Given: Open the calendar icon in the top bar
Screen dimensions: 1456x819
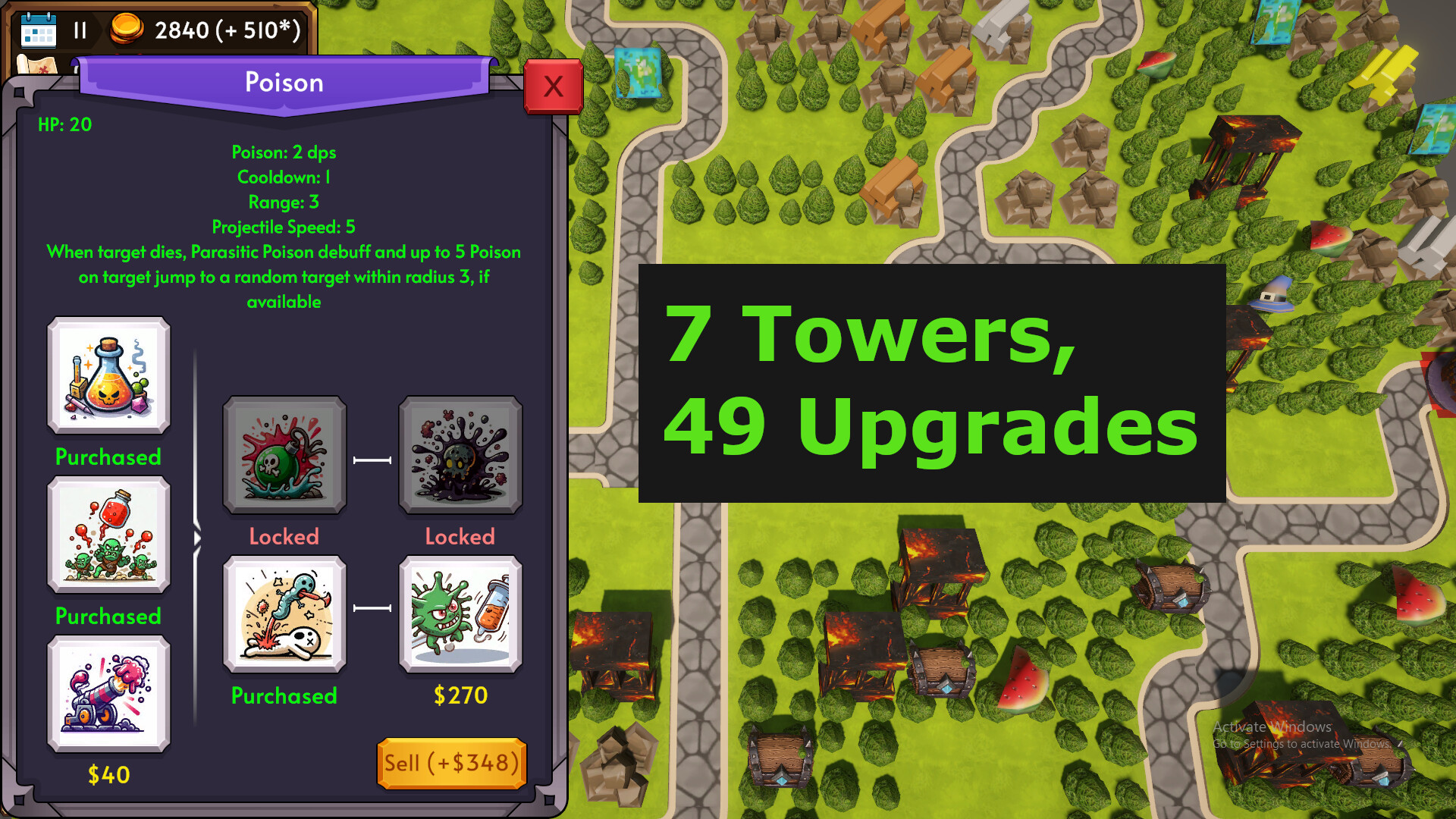Looking at the screenshot, I should coord(39,30).
